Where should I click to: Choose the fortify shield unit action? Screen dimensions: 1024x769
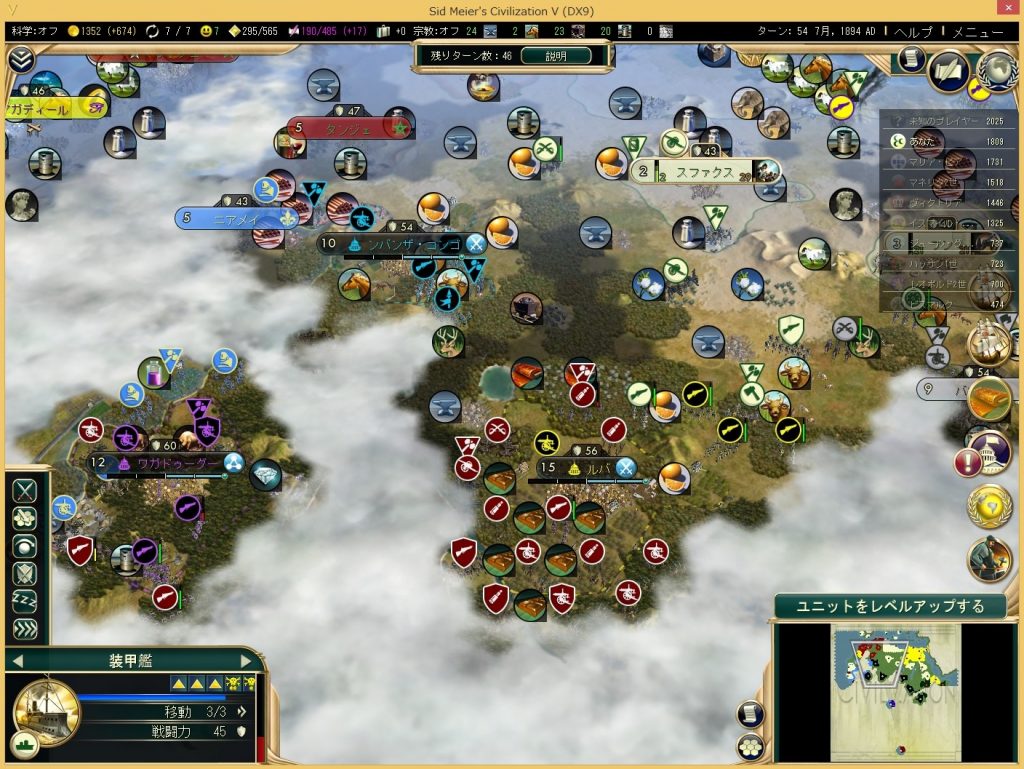click(x=25, y=573)
